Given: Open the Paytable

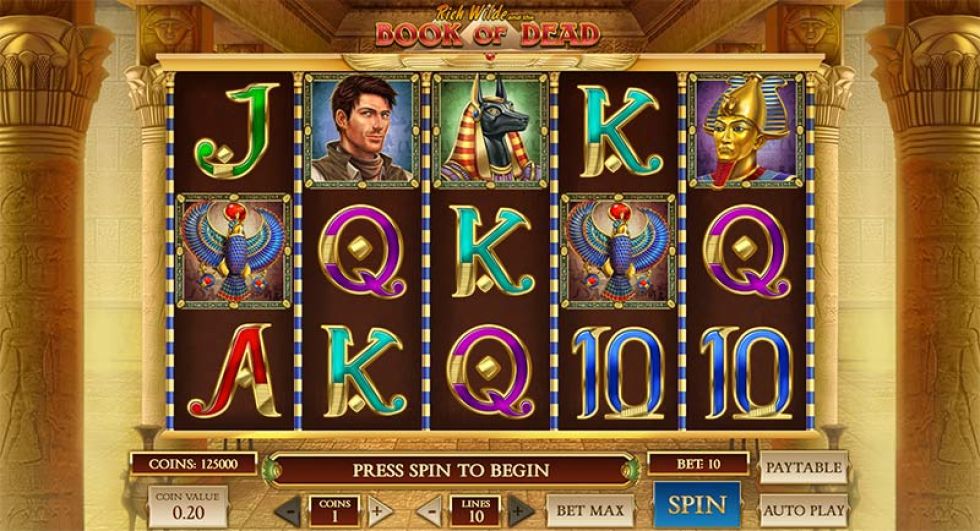Looking at the screenshot, I should pyautogui.click(x=803, y=467).
